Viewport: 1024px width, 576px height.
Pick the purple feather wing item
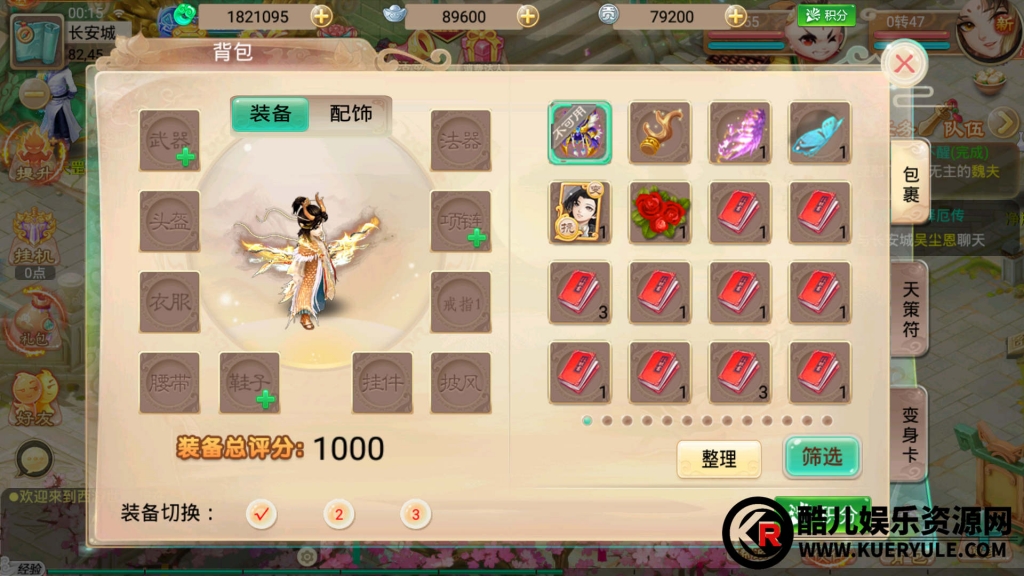739,132
